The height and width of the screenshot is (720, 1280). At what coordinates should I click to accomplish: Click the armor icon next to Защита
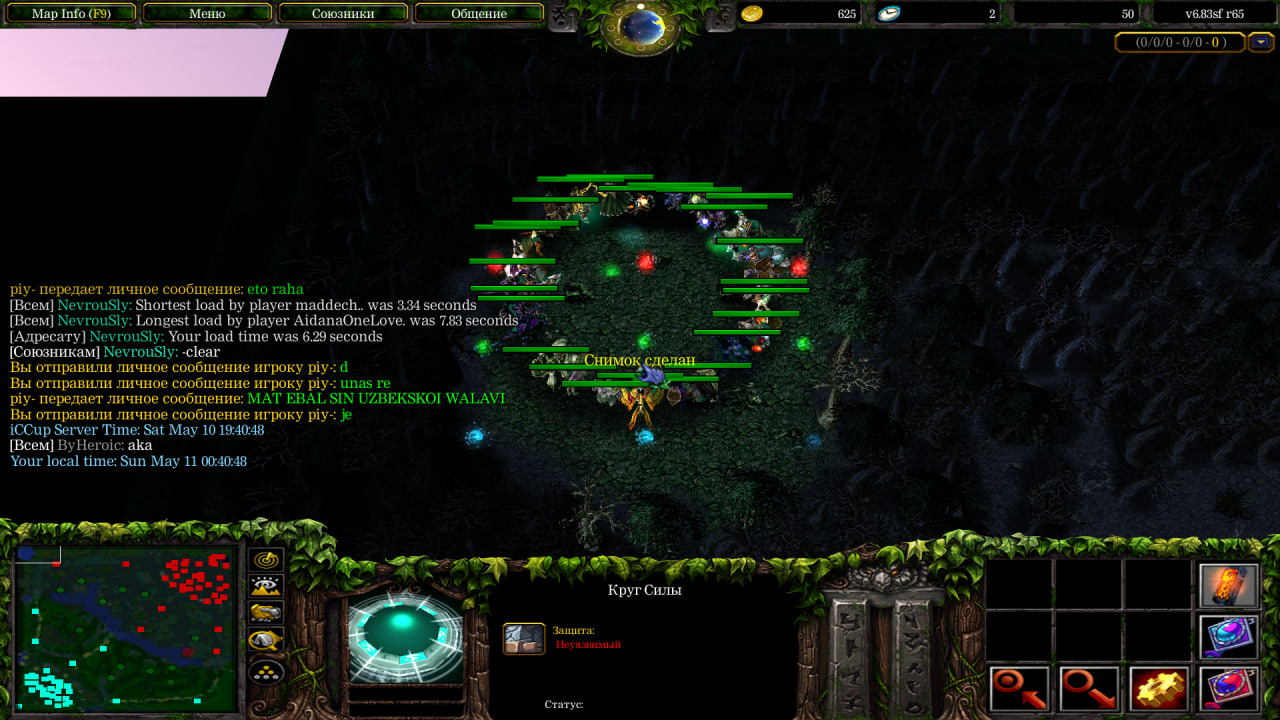click(x=524, y=638)
